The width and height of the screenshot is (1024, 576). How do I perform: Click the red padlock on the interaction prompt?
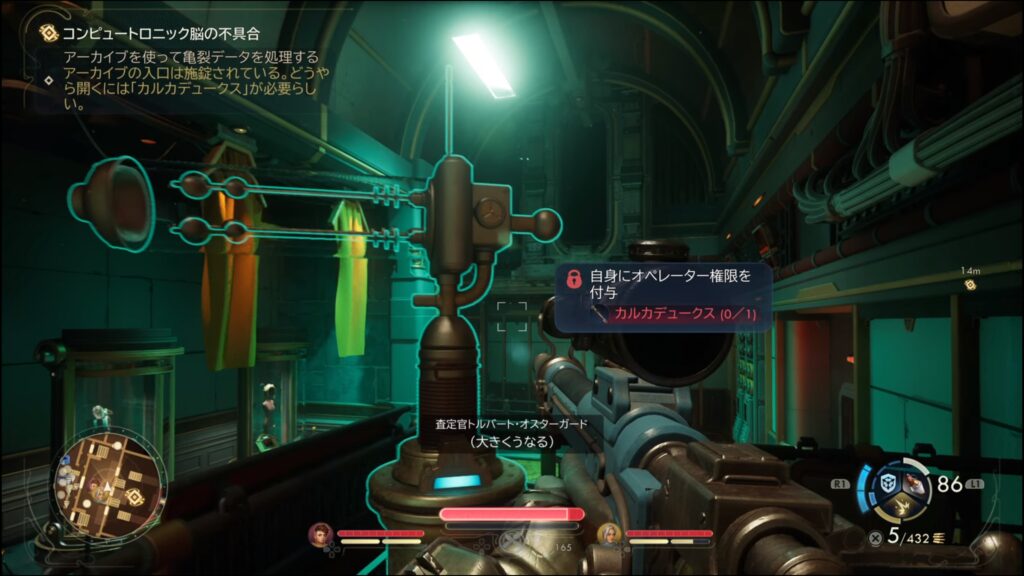[x=574, y=278]
